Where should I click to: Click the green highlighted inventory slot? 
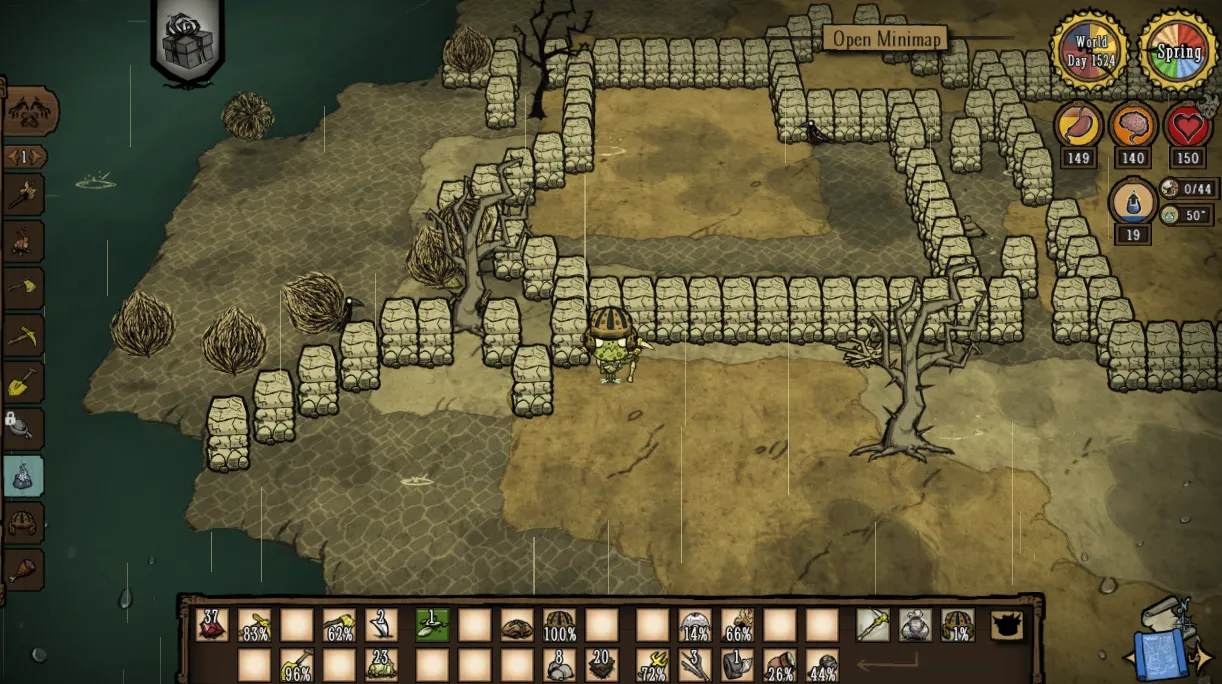432,625
